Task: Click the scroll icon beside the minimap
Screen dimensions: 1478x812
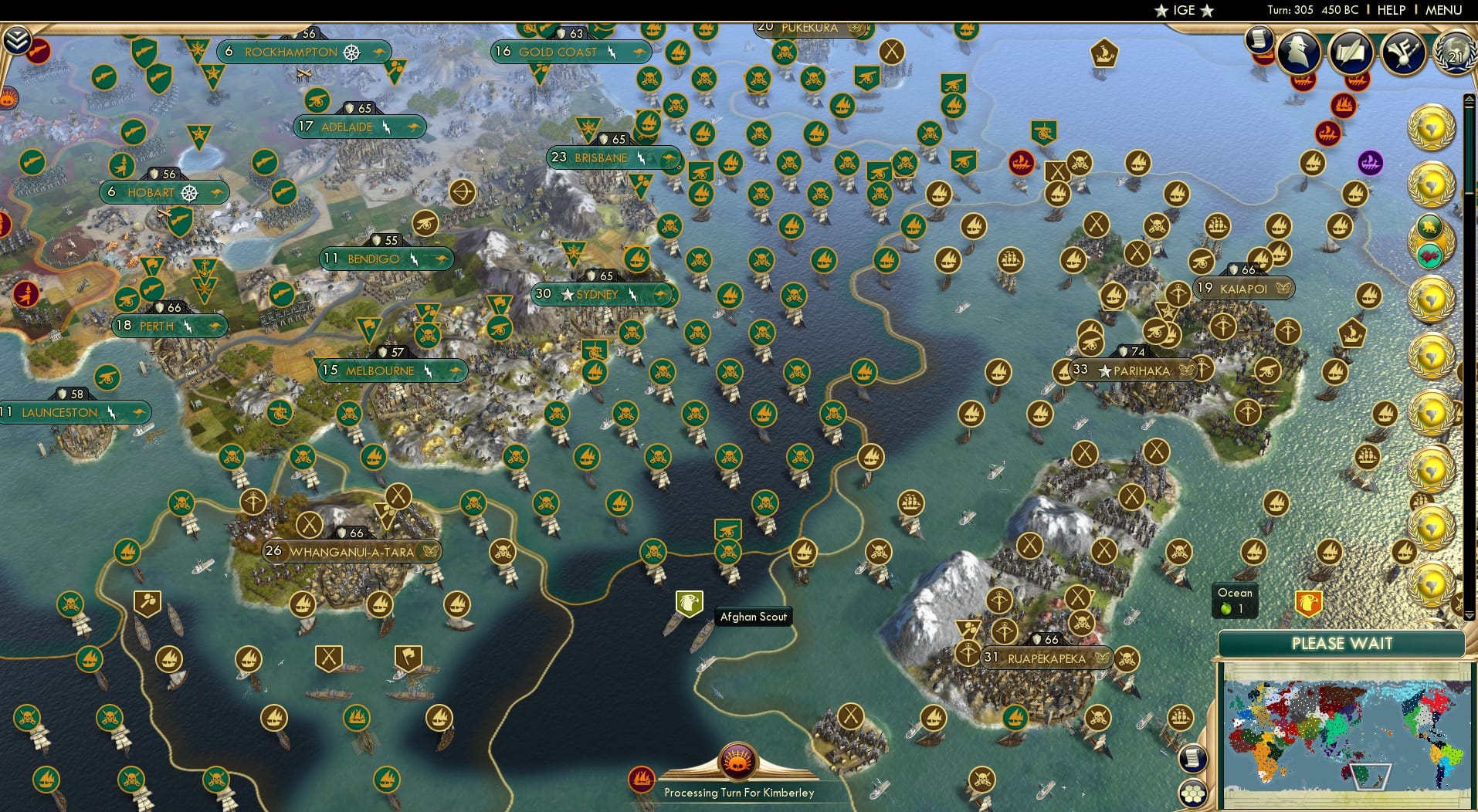Action: point(1193,760)
